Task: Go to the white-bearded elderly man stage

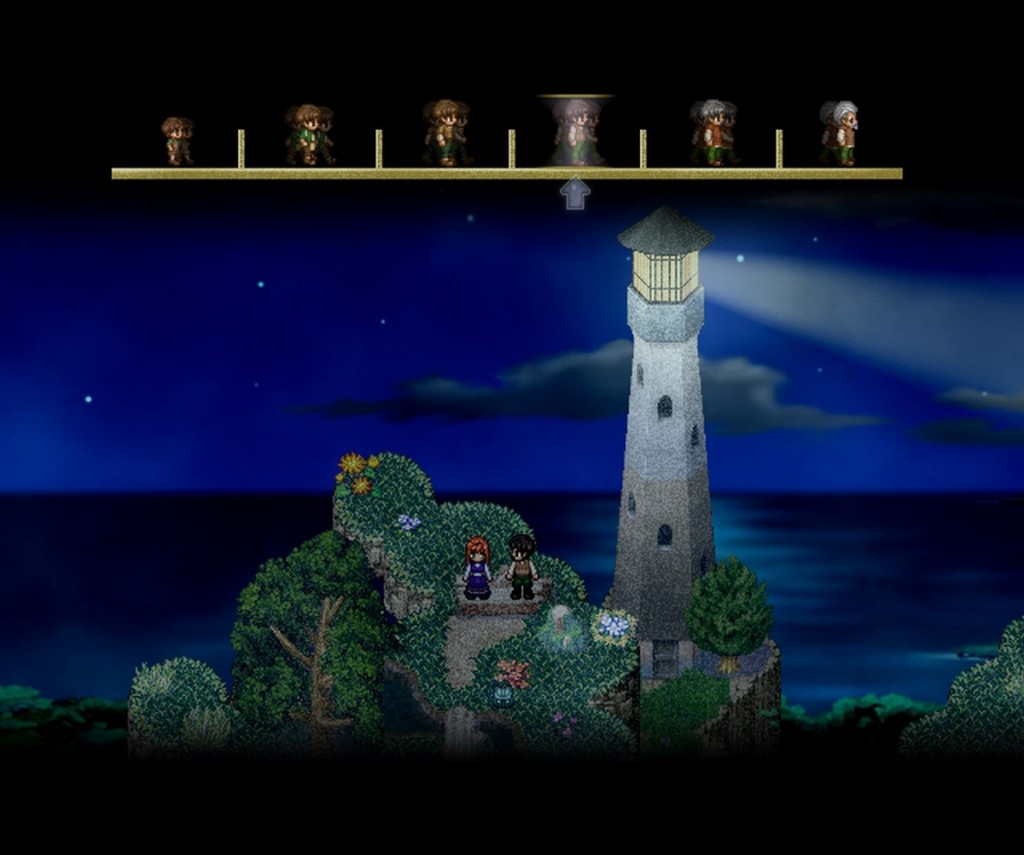Action: pos(841,133)
